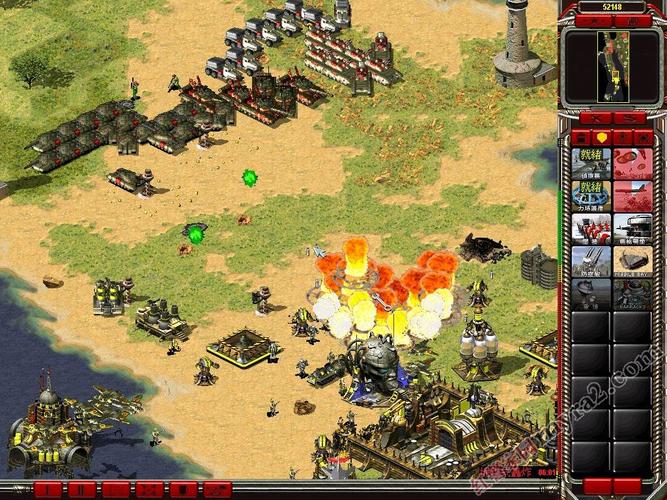Switch to the structures build tab

[x=582, y=137]
